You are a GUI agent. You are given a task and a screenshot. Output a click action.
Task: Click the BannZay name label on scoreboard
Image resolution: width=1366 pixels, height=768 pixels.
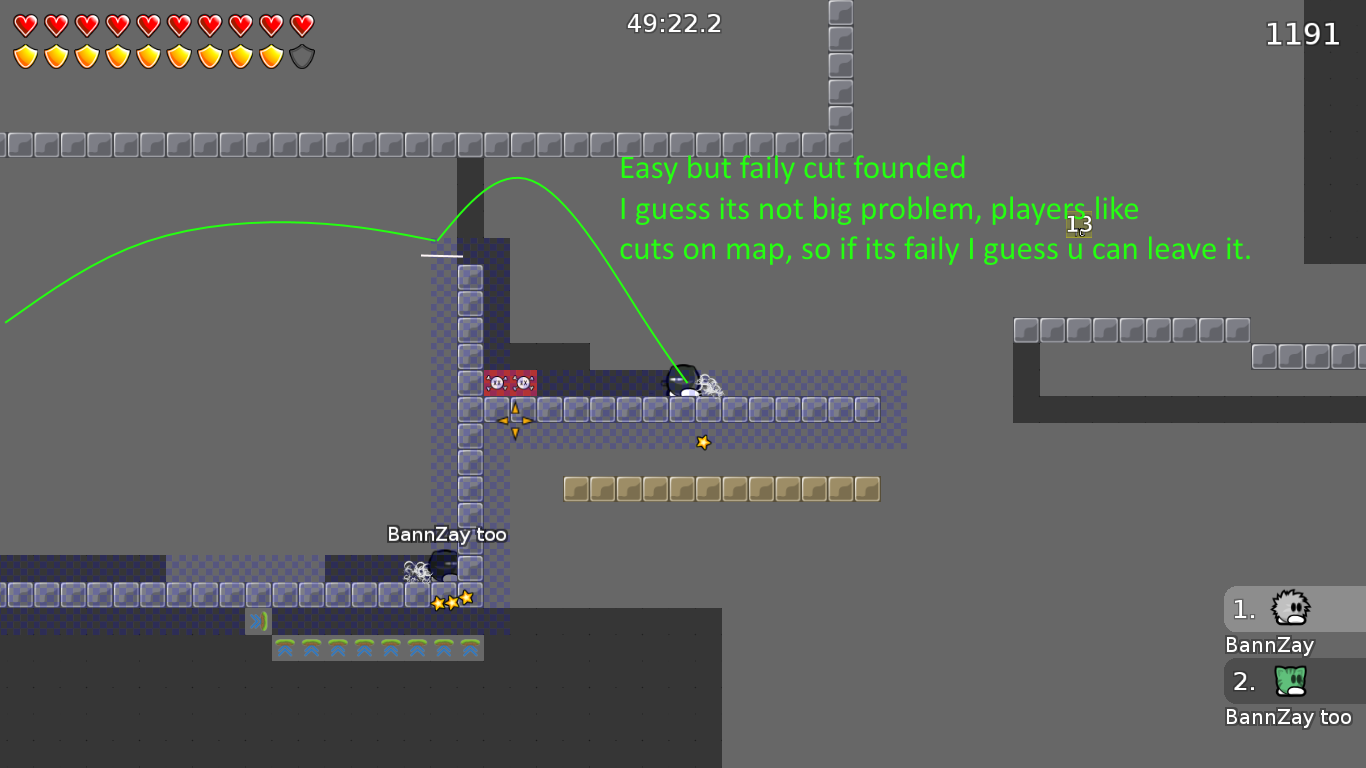click(x=1268, y=646)
